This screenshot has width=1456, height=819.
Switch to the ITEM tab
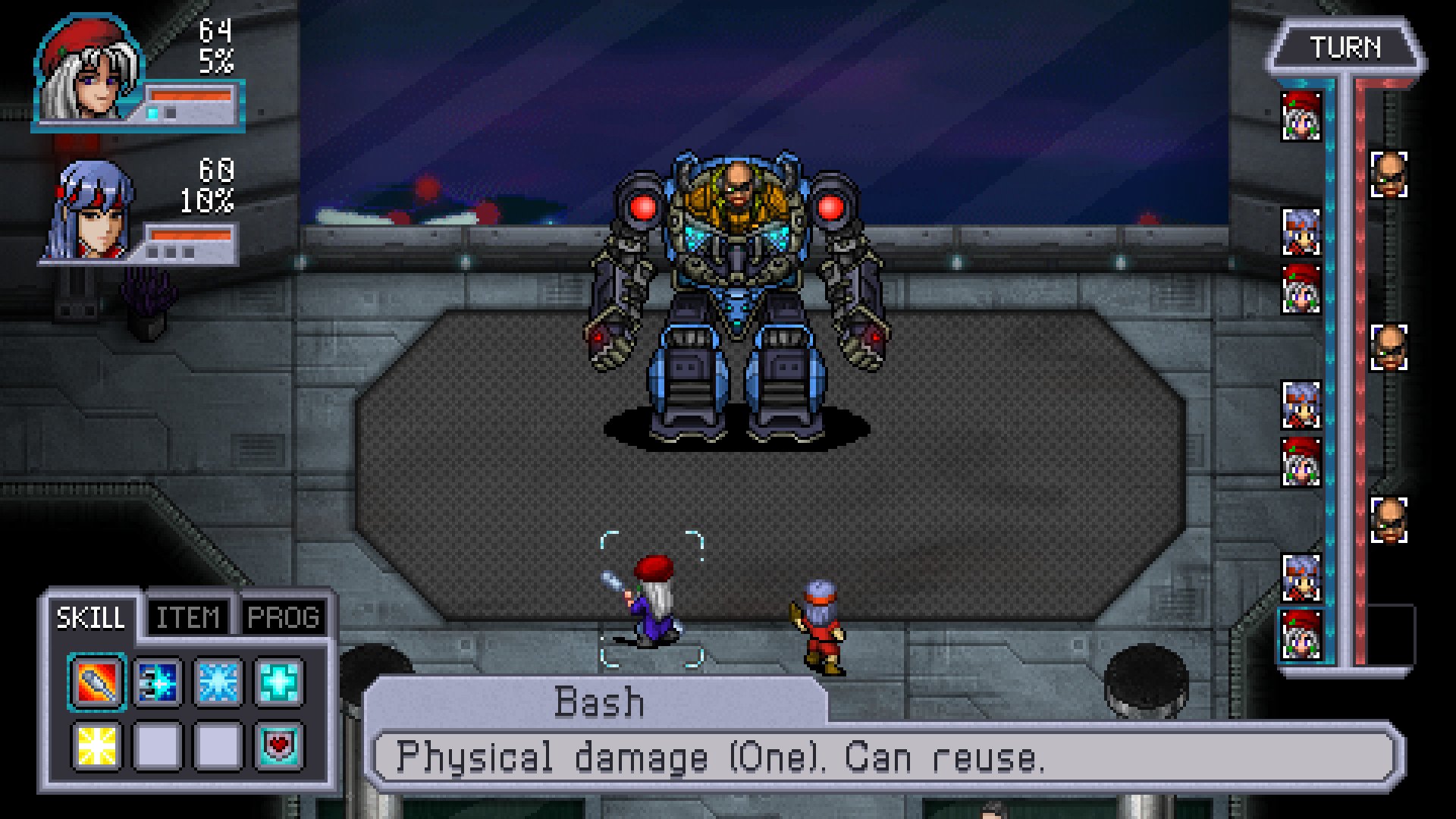click(190, 617)
